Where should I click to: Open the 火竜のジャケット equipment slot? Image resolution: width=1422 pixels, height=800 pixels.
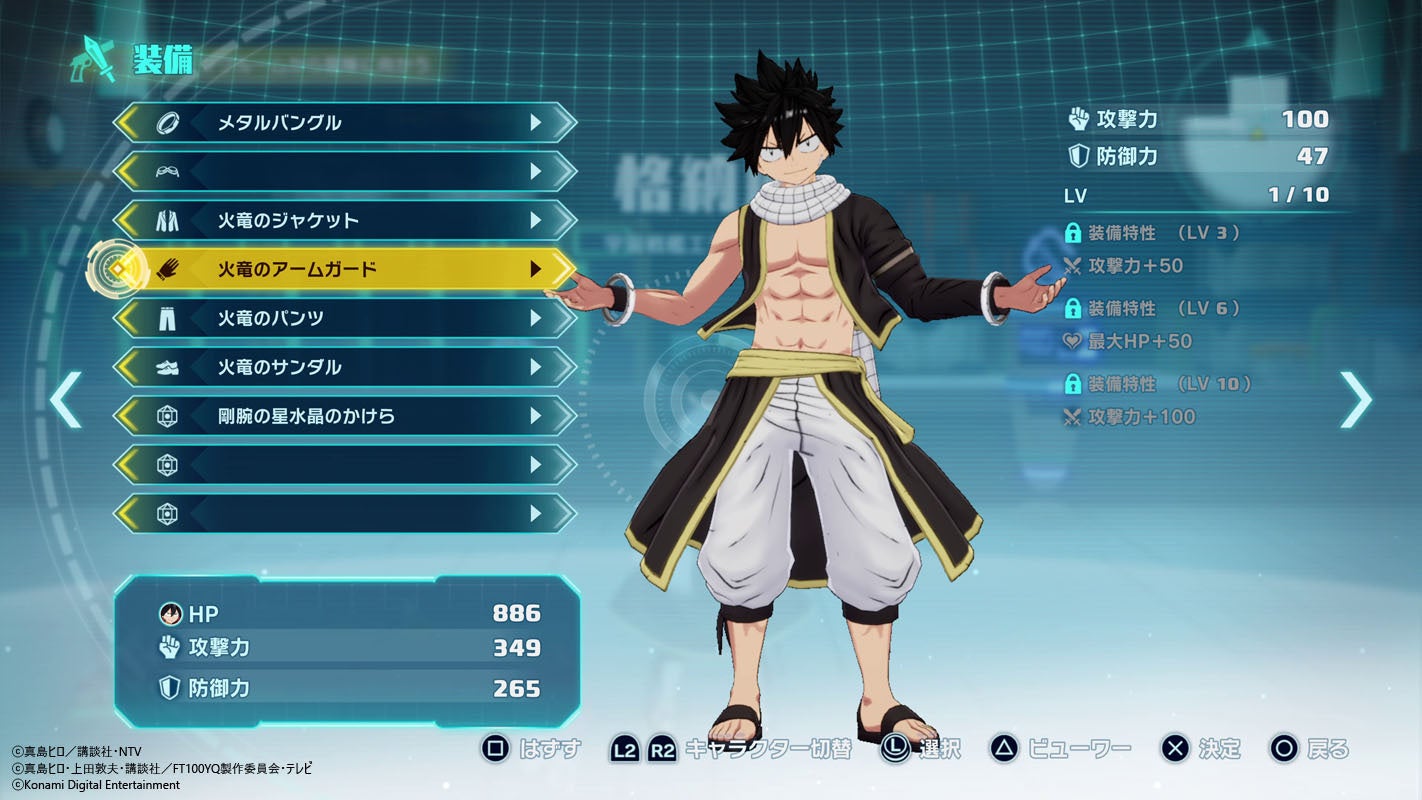tap(345, 220)
